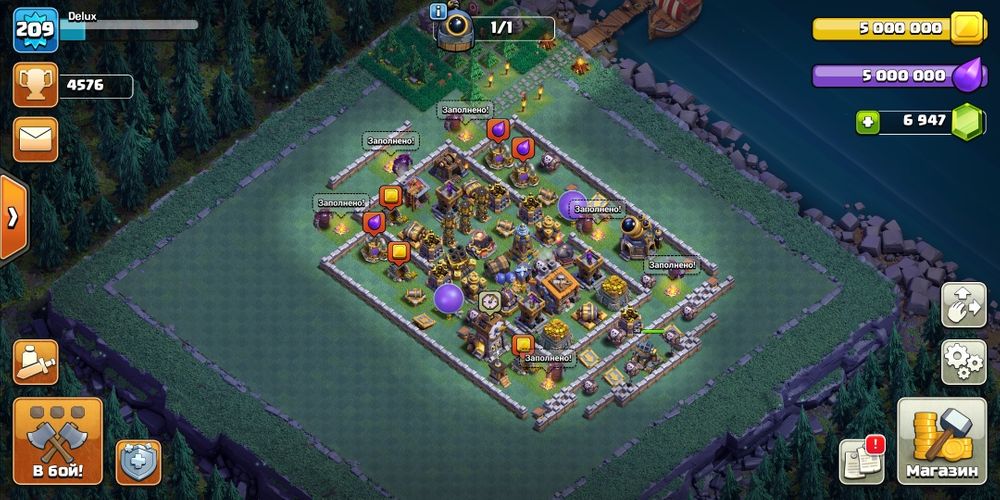Image resolution: width=1000 pixels, height=500 pixels.
Task: Tap the purple elixir drop icon
Action: [x=966, y=76]
